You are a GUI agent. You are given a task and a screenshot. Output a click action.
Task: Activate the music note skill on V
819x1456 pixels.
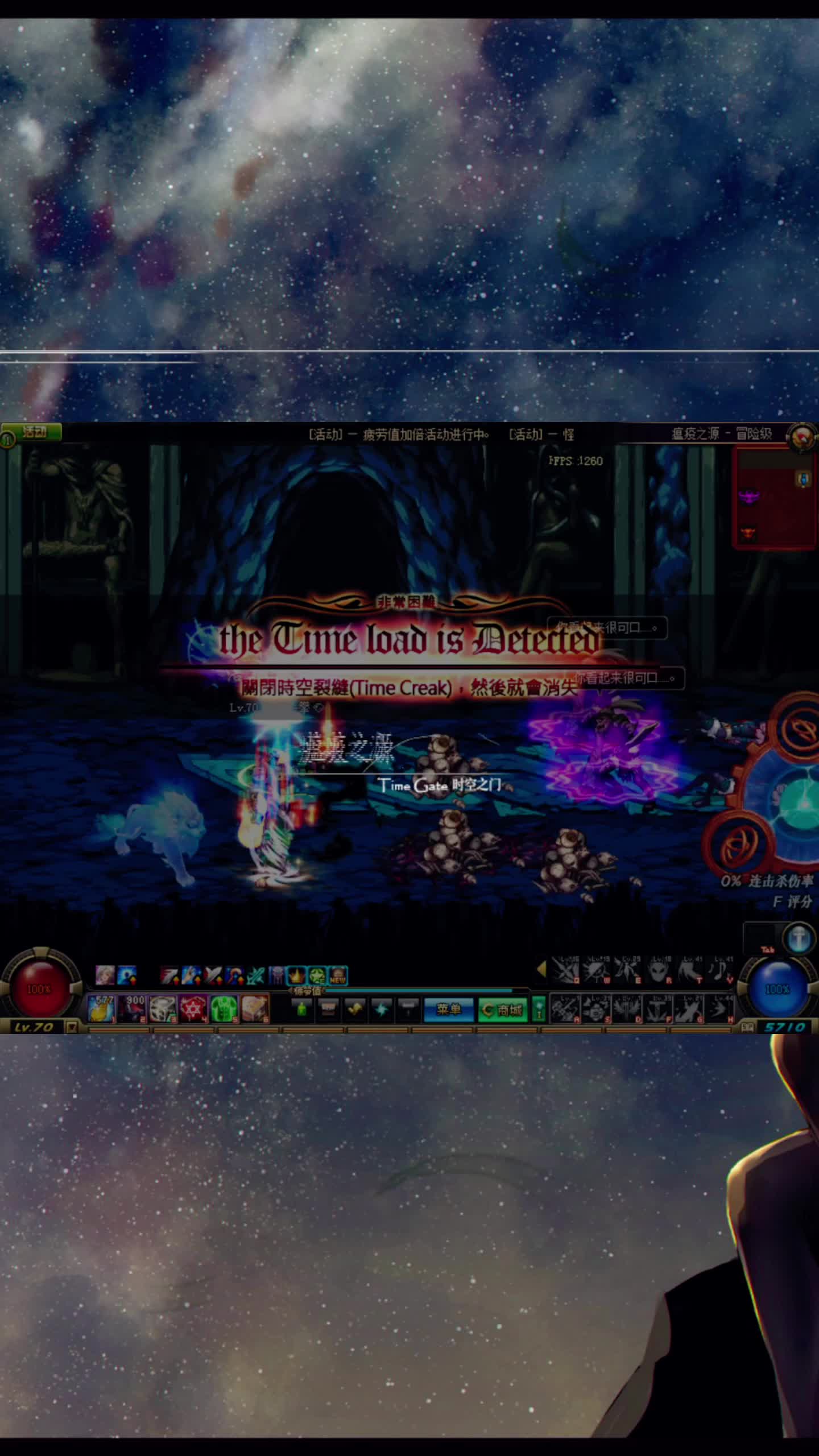point(720,971)
